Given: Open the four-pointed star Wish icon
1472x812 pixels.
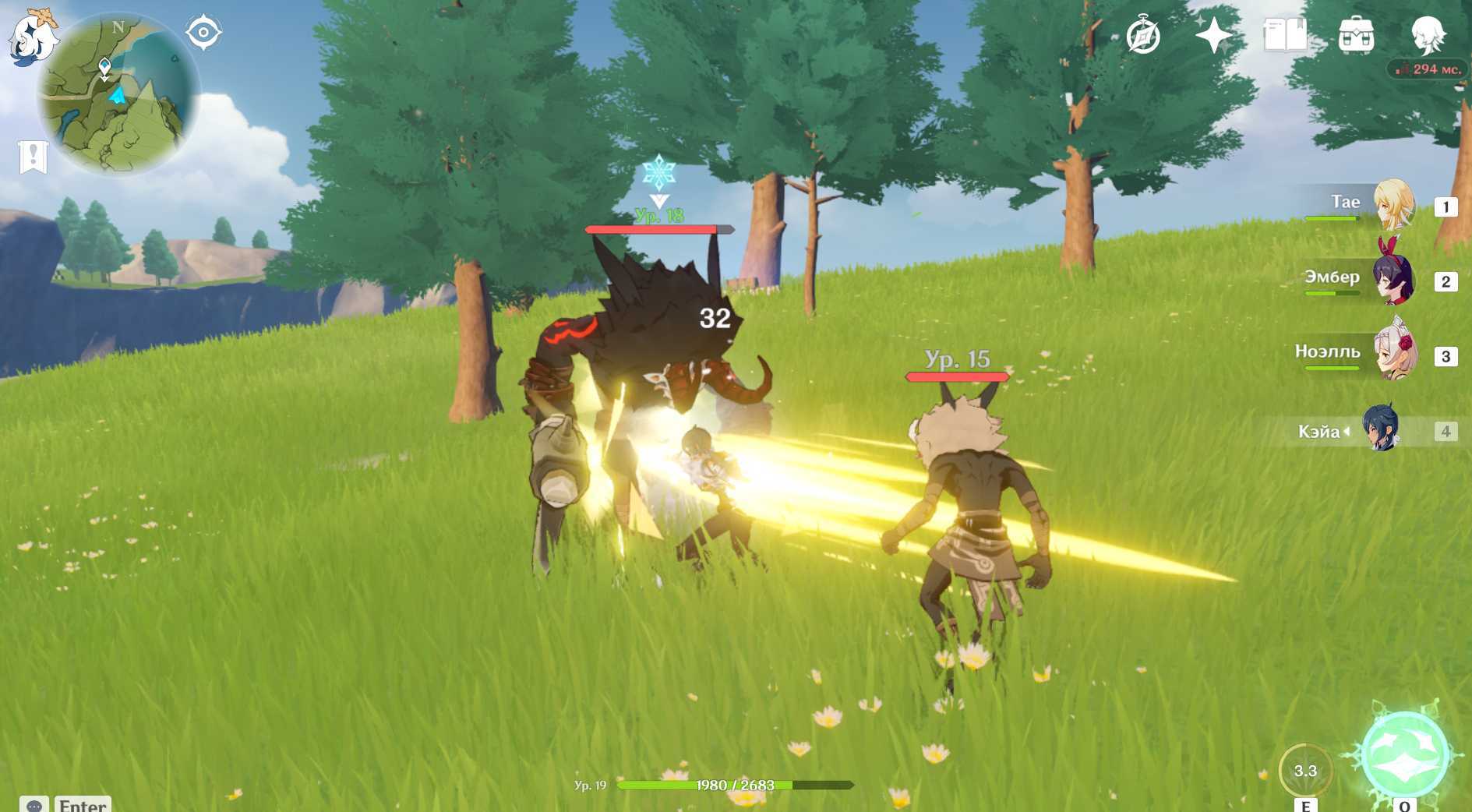Looking at the screenshot, I should 1213,36.
